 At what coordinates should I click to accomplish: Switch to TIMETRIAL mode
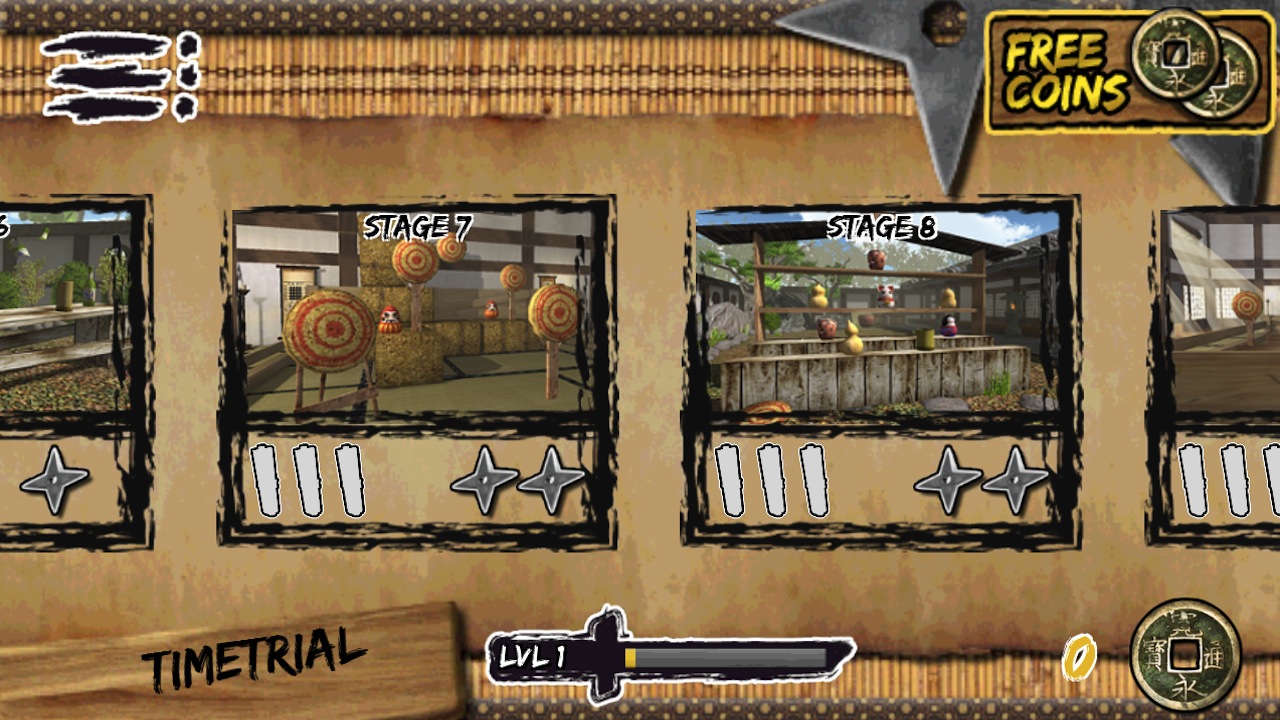[254, 657]
